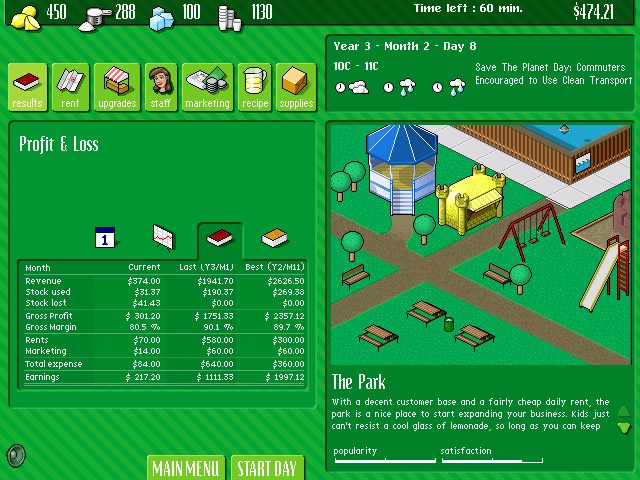Select the red ledger book tab
Viewport: 640px width, 480px height.
point(219,238)
